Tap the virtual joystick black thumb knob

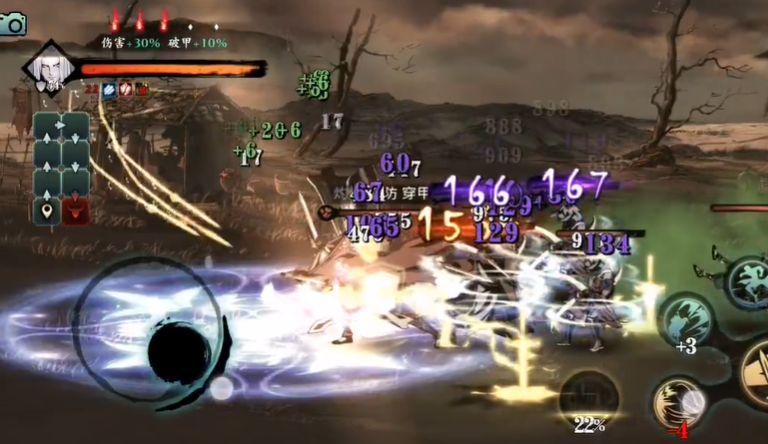(x=179, y=353)
